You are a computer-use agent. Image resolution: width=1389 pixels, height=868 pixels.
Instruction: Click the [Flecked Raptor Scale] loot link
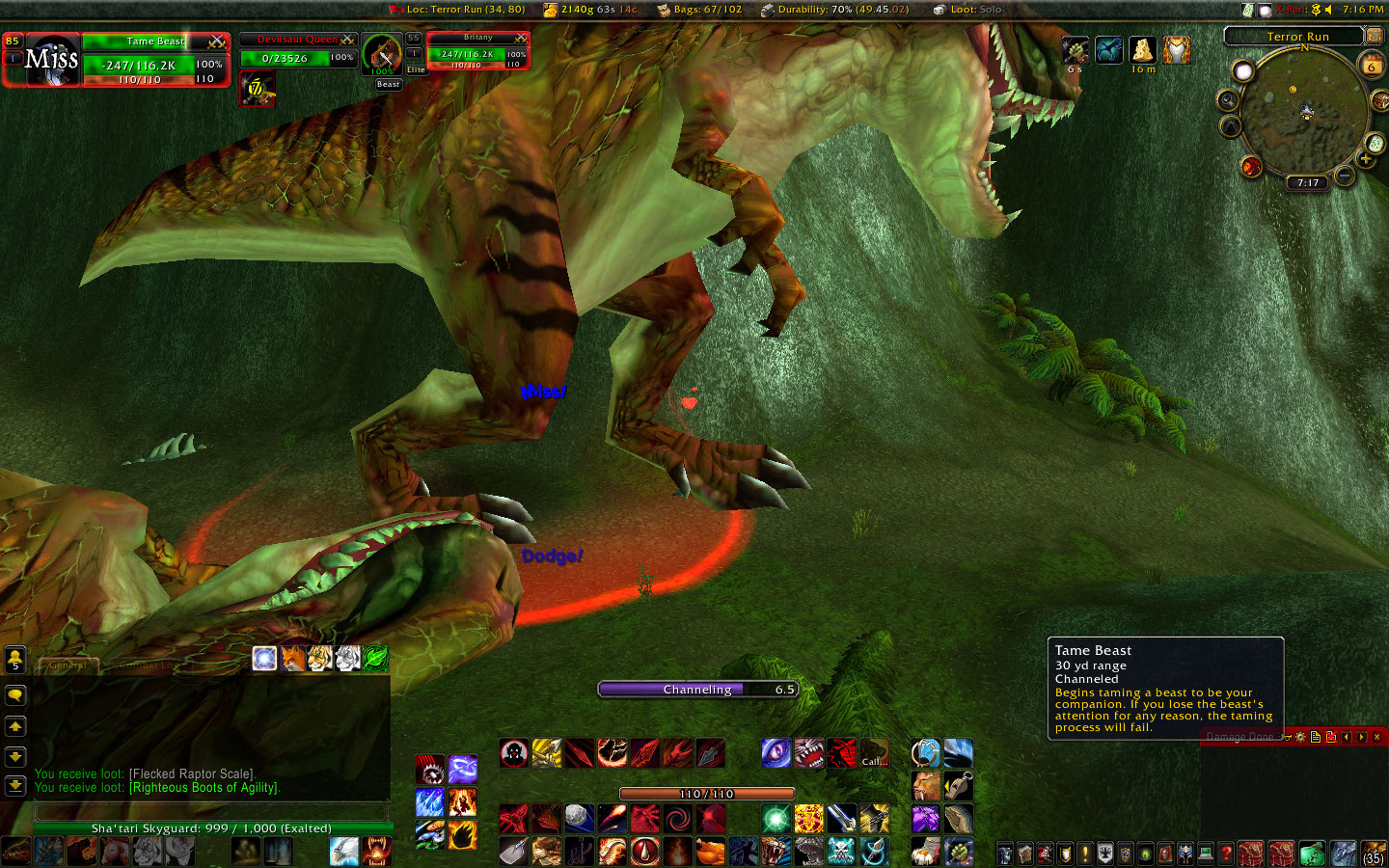tap(190, 773)
